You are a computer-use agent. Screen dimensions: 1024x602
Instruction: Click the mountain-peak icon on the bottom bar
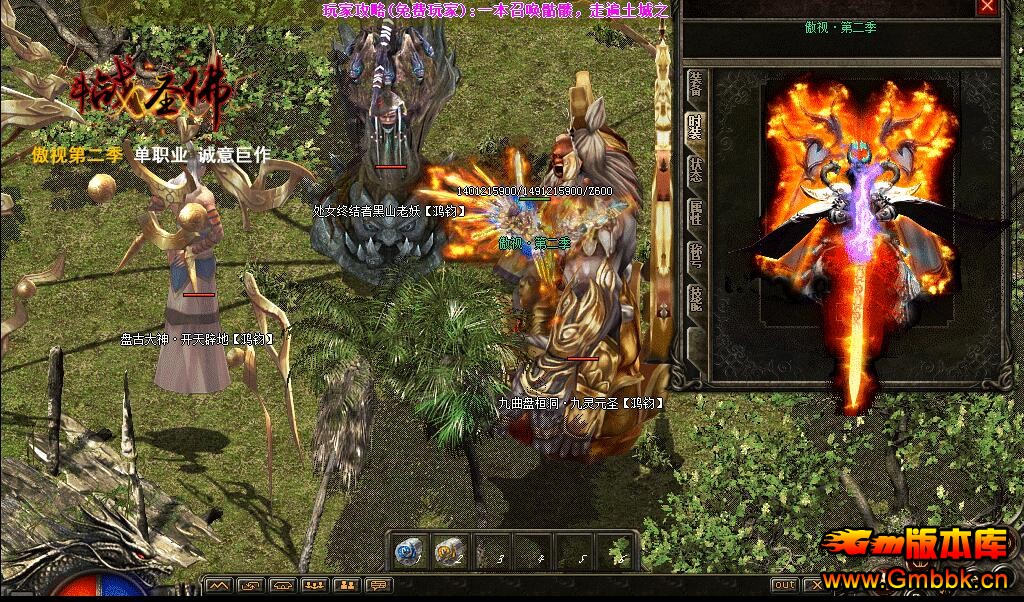[219, 585]
